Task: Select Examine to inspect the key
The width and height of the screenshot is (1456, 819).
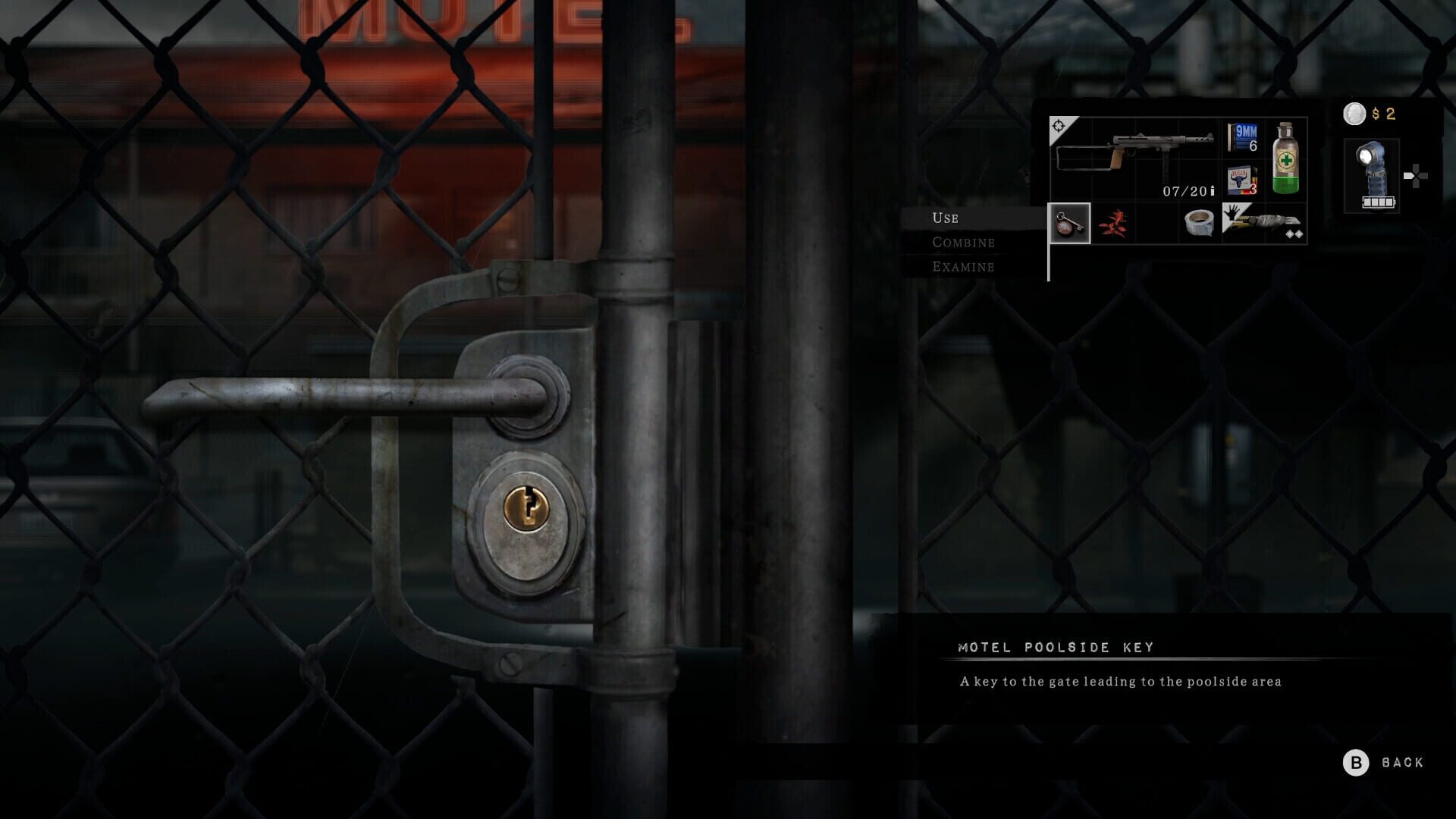Action: click(962, 267)
